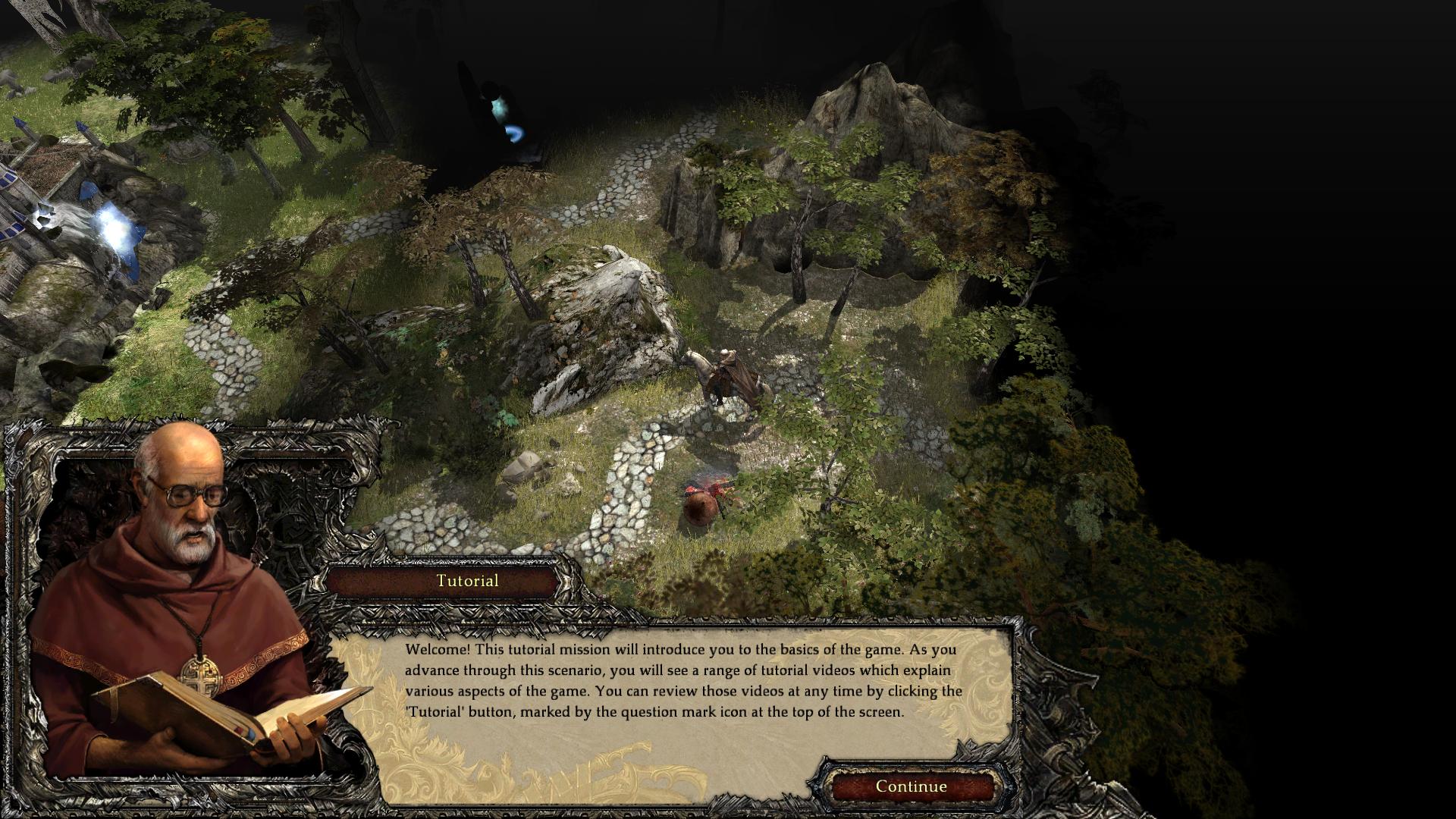Continue past the tutorial welcome message
This screenshot has height=819, width=1456.
click(911, 786)
